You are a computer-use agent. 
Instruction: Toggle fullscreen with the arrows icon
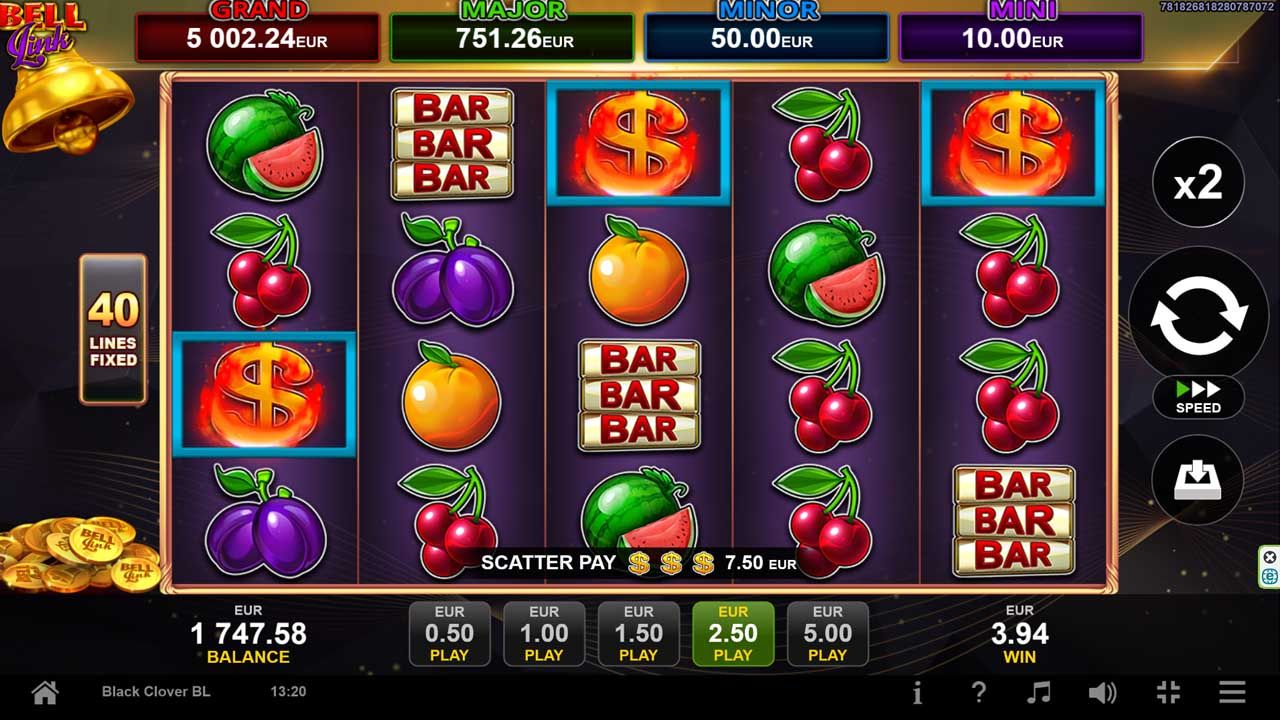tap(1168, 692)
